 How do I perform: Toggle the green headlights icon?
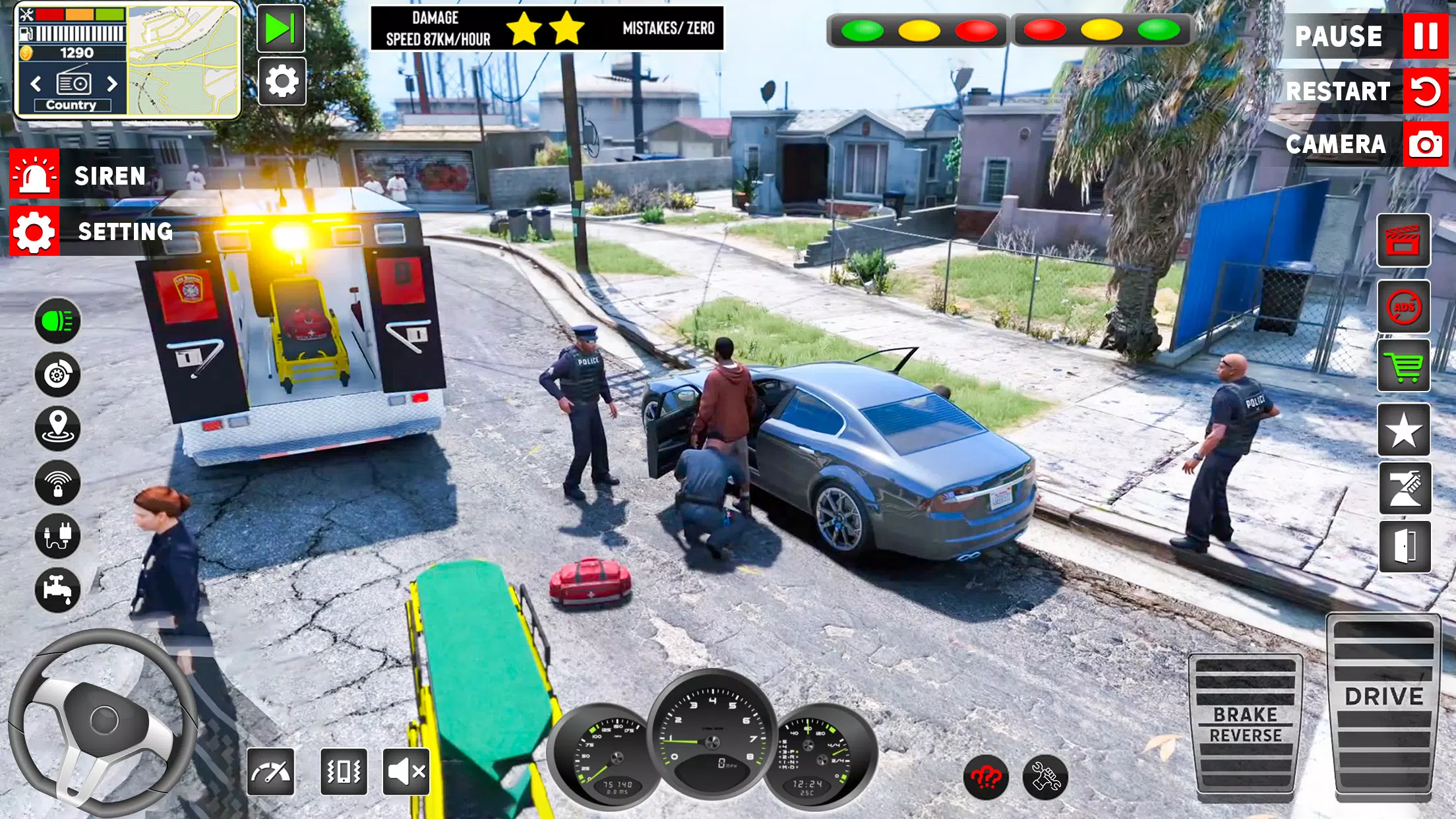click(x=57, y=321)
